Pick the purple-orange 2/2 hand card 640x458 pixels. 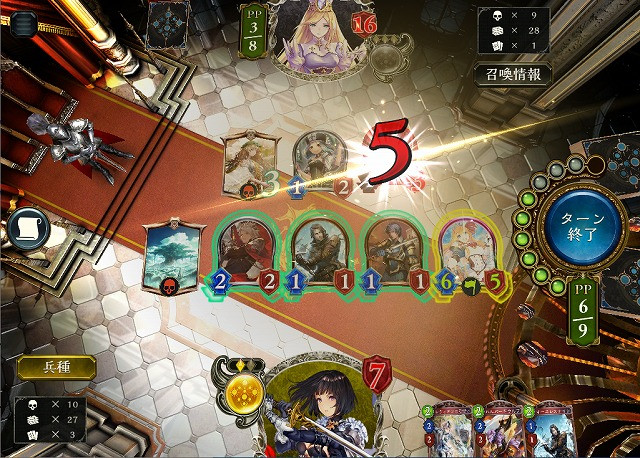(497, 430)
